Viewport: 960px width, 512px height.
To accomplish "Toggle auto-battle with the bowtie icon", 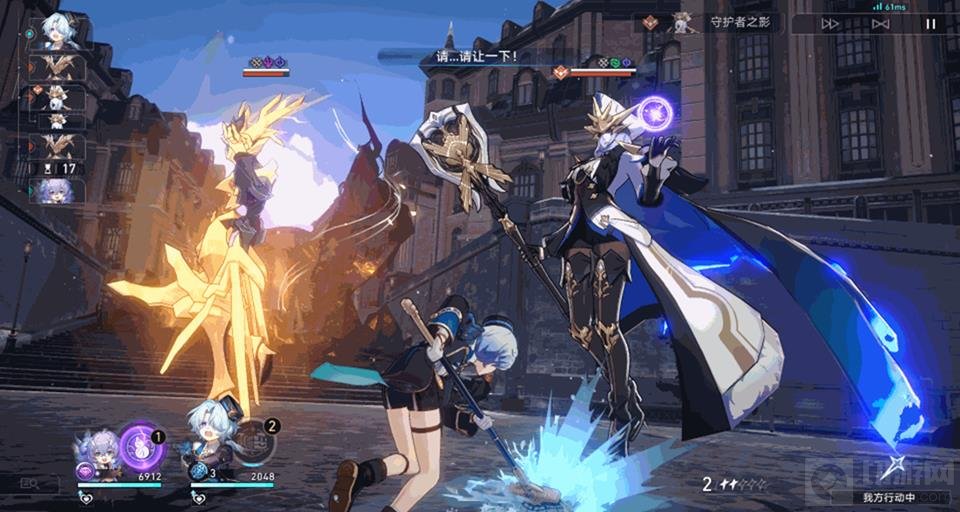I will tap(880, 24).
